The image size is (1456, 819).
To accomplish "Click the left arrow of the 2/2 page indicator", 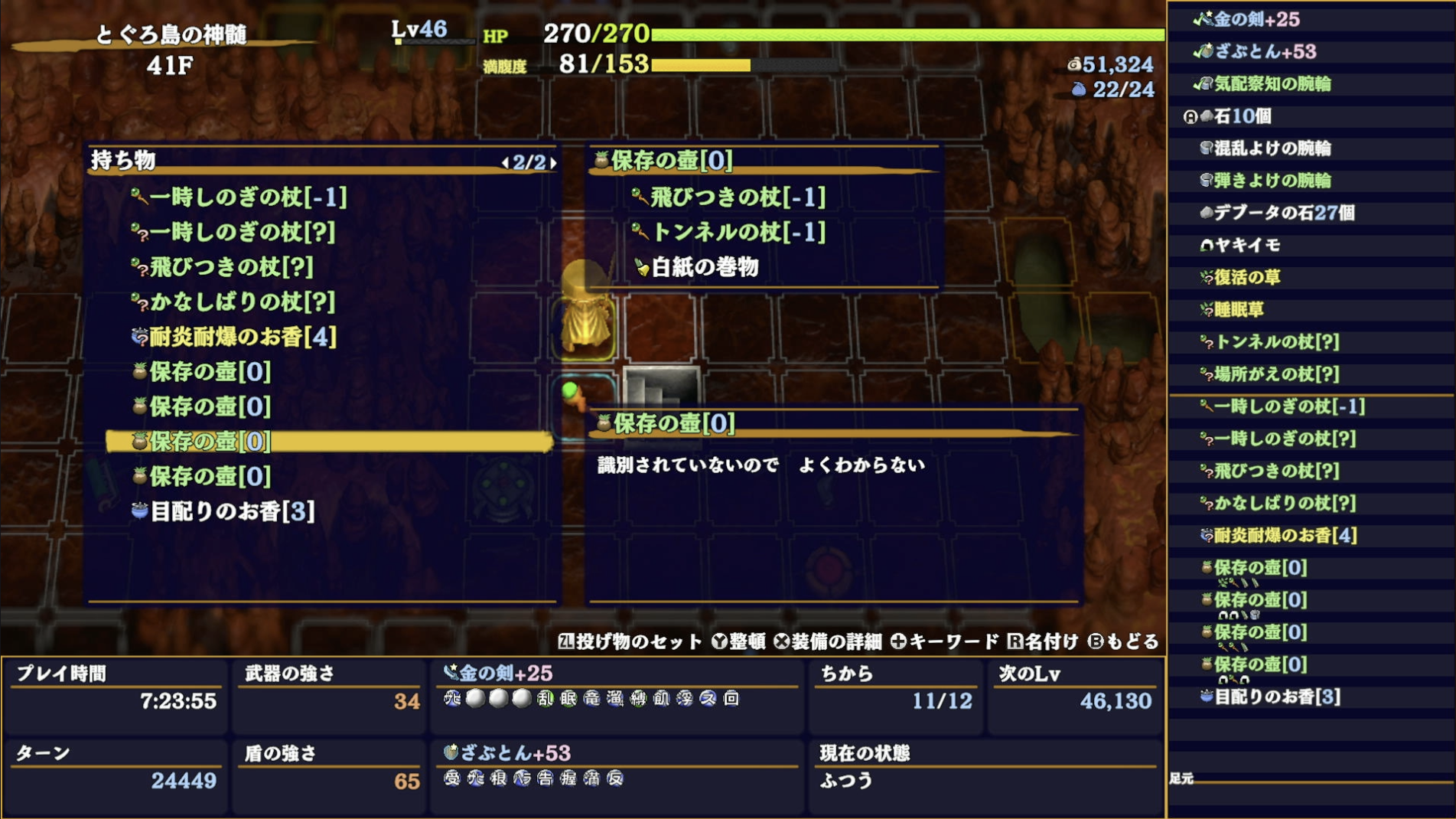I will click(507, 162).
